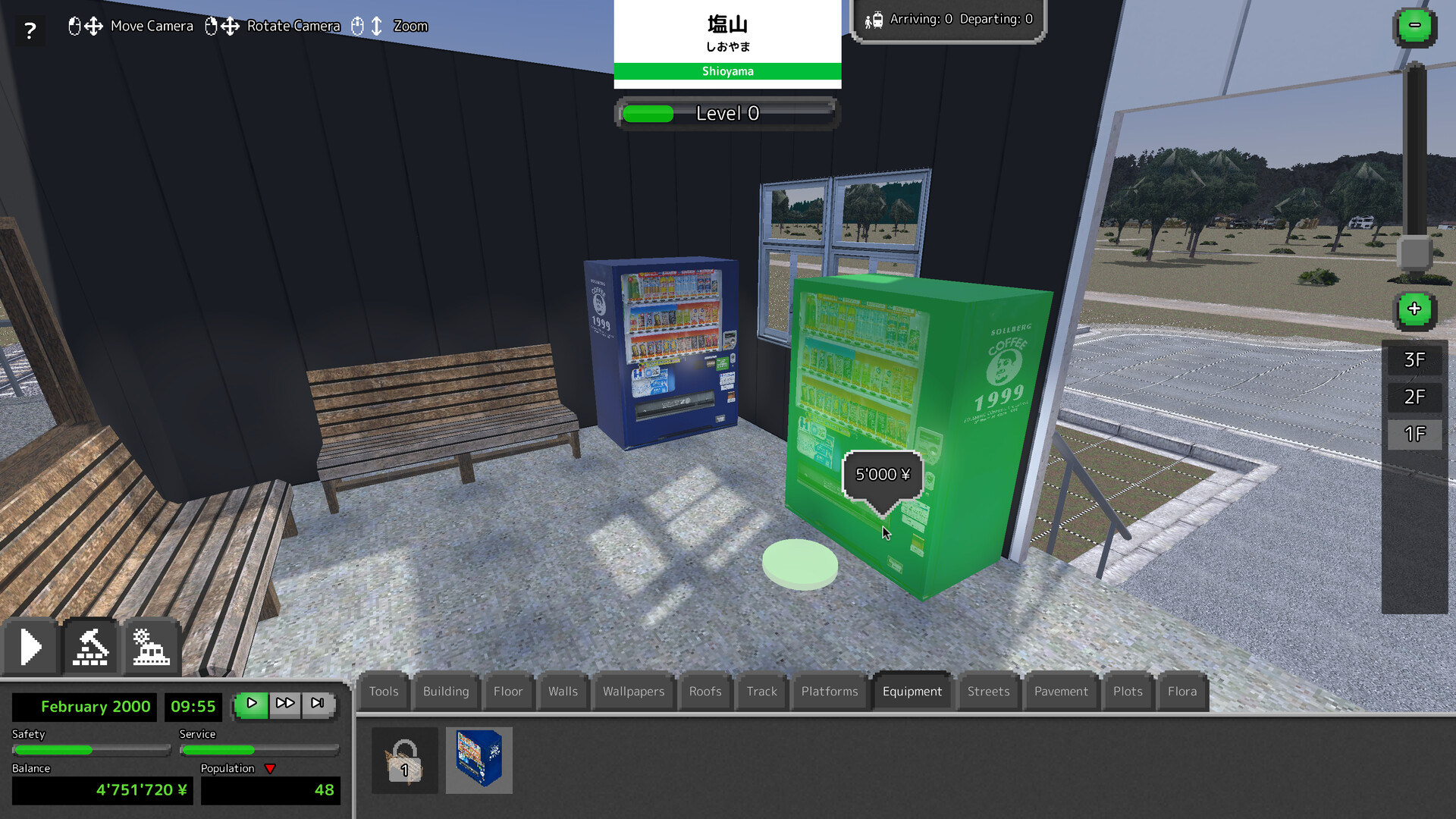Image resolution: width=1456 pixels, height=819 pixels.
Task: Switch to floor 1F
Action: click(x=1414, y=435)
